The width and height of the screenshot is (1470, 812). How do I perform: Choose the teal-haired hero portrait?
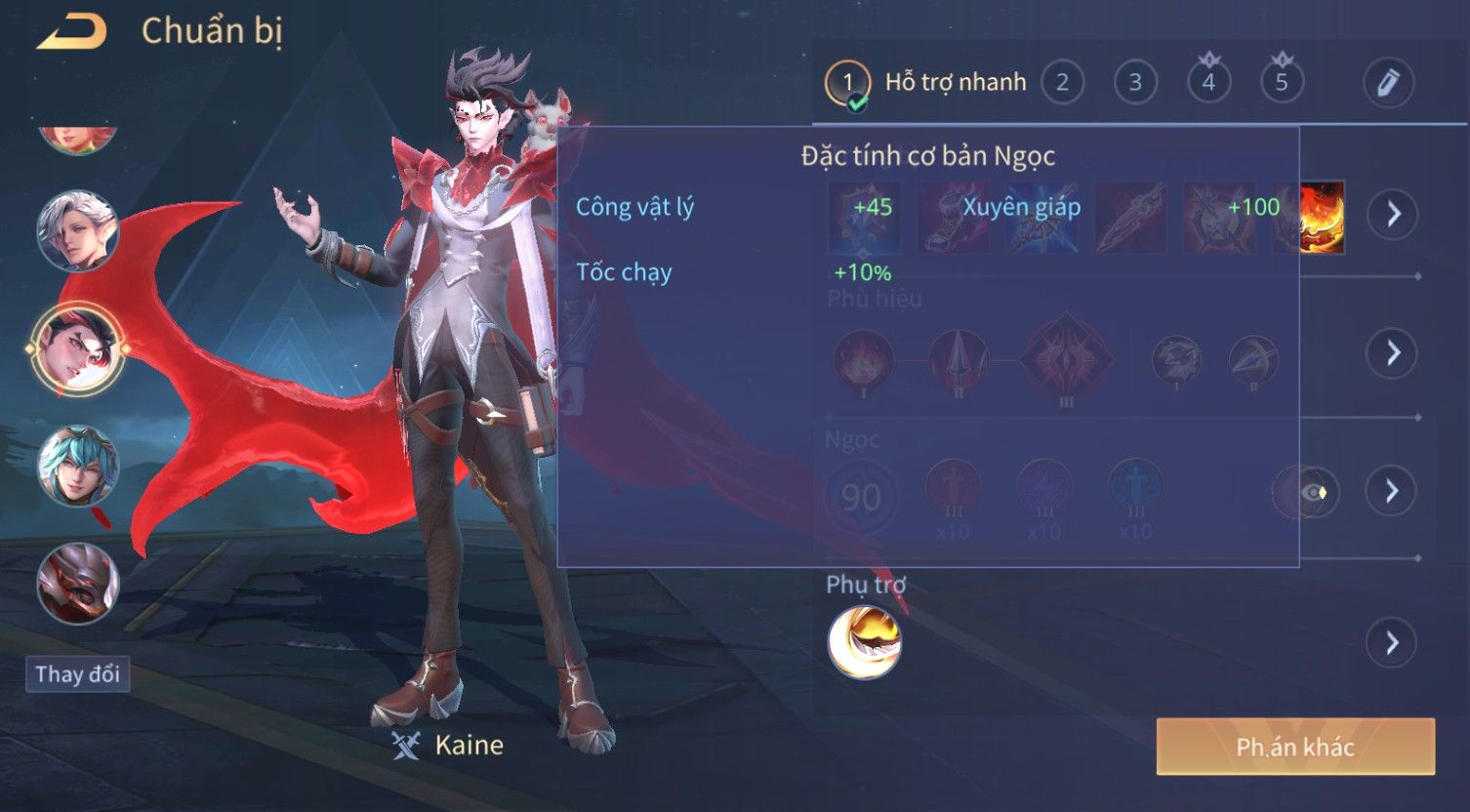[77, 466]
